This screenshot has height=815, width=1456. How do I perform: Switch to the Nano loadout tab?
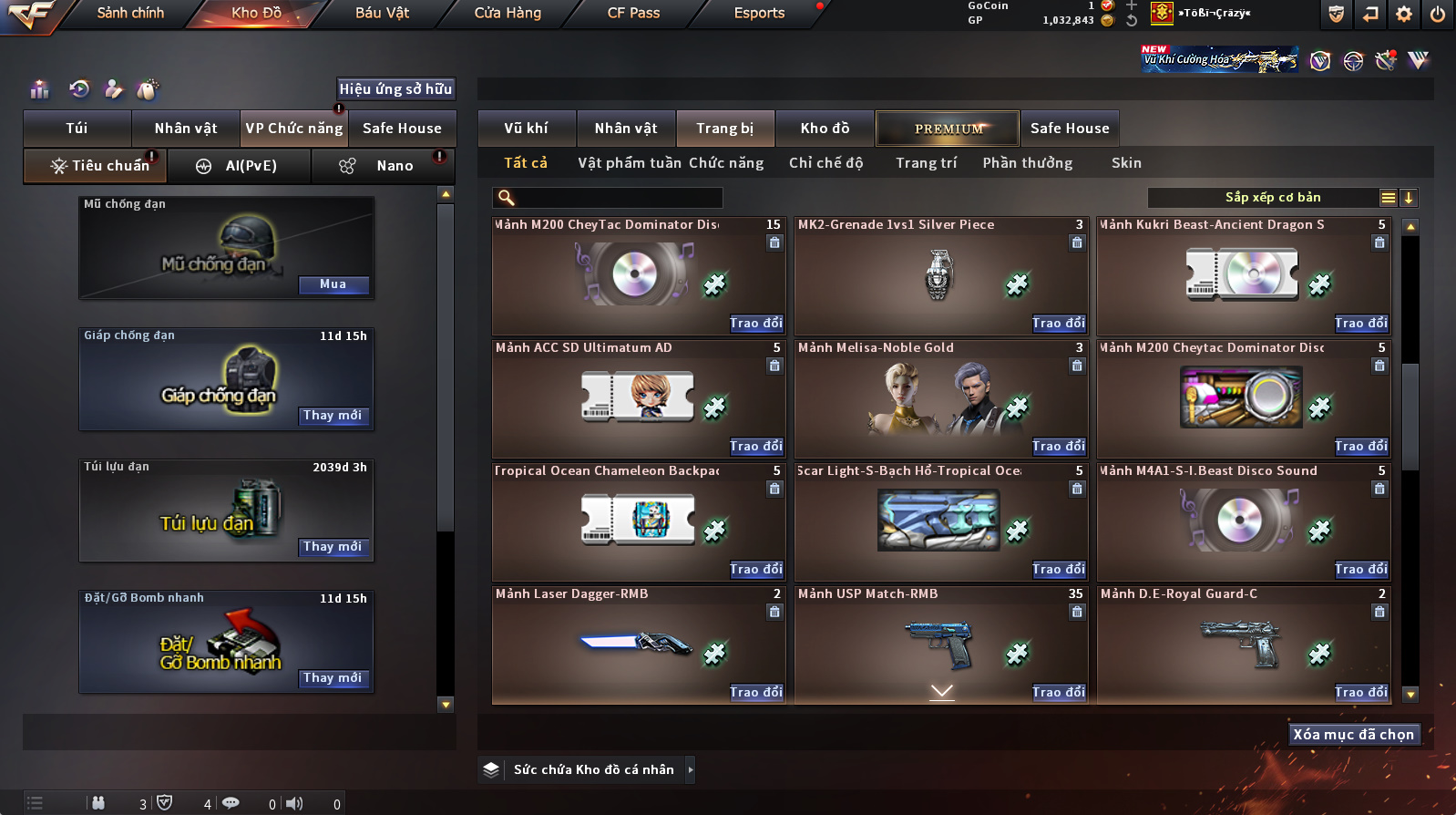click(394, 166)
